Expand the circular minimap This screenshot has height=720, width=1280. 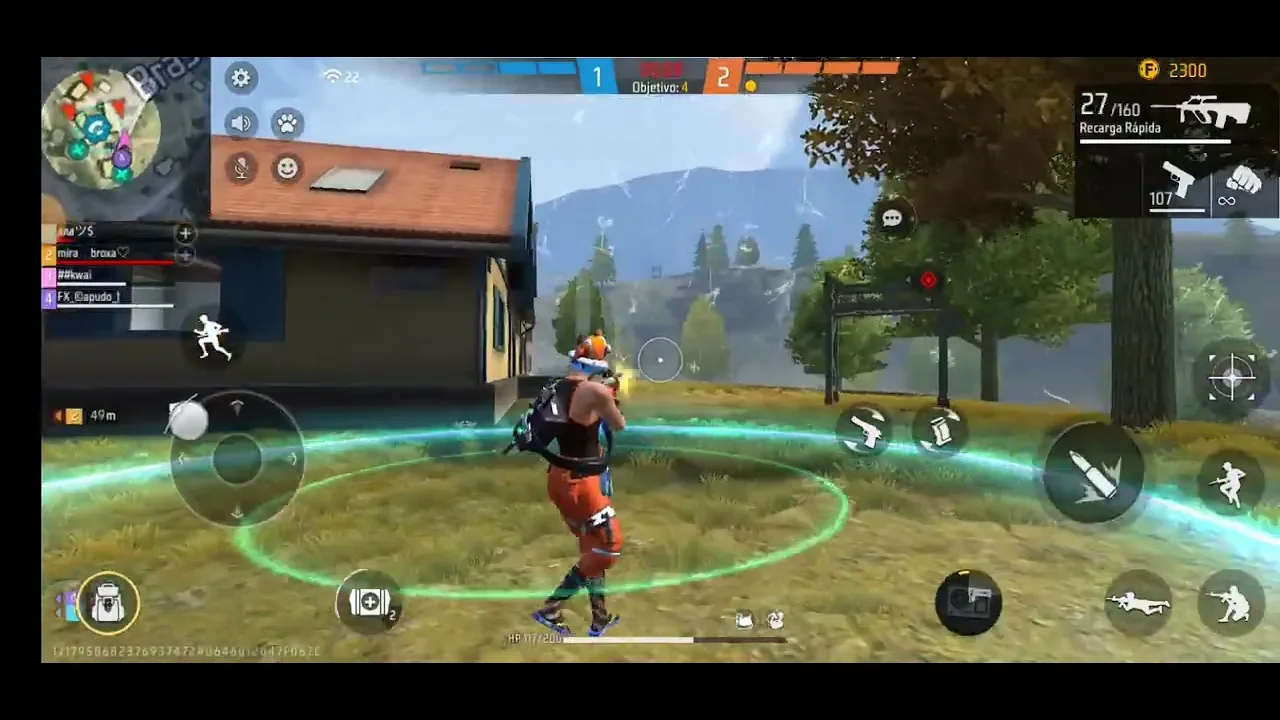101,128
